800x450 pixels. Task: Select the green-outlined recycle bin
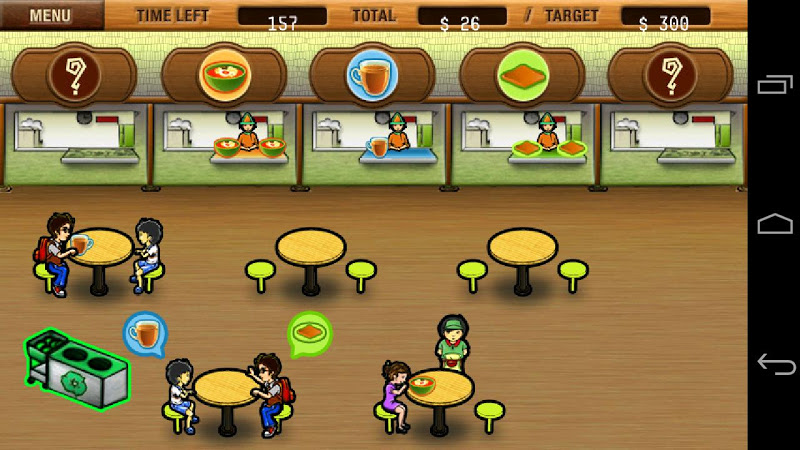[x=77, y=369]
